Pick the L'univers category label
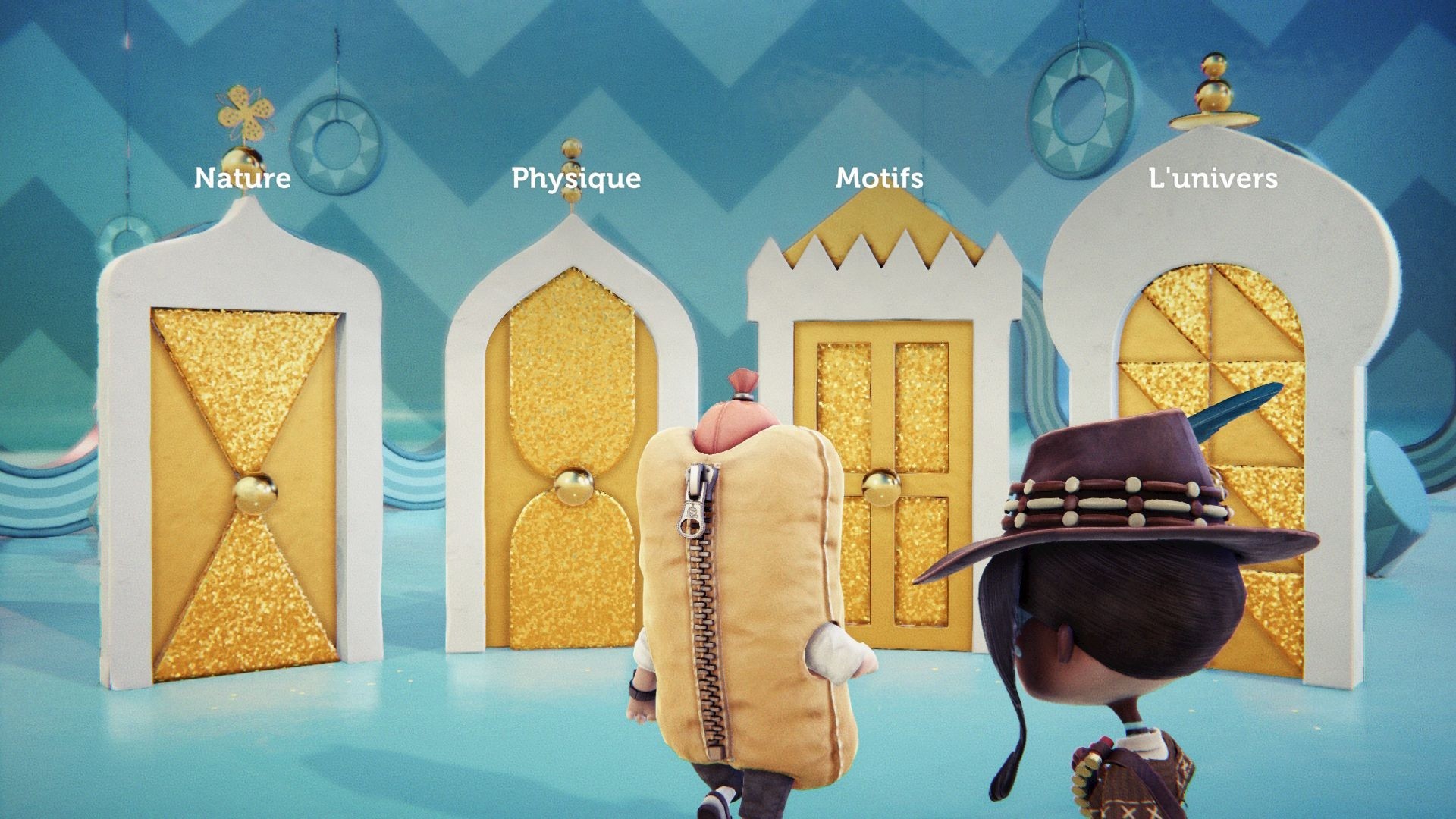This screenshot has height=819, width=1456. (x=1213, y=178)
